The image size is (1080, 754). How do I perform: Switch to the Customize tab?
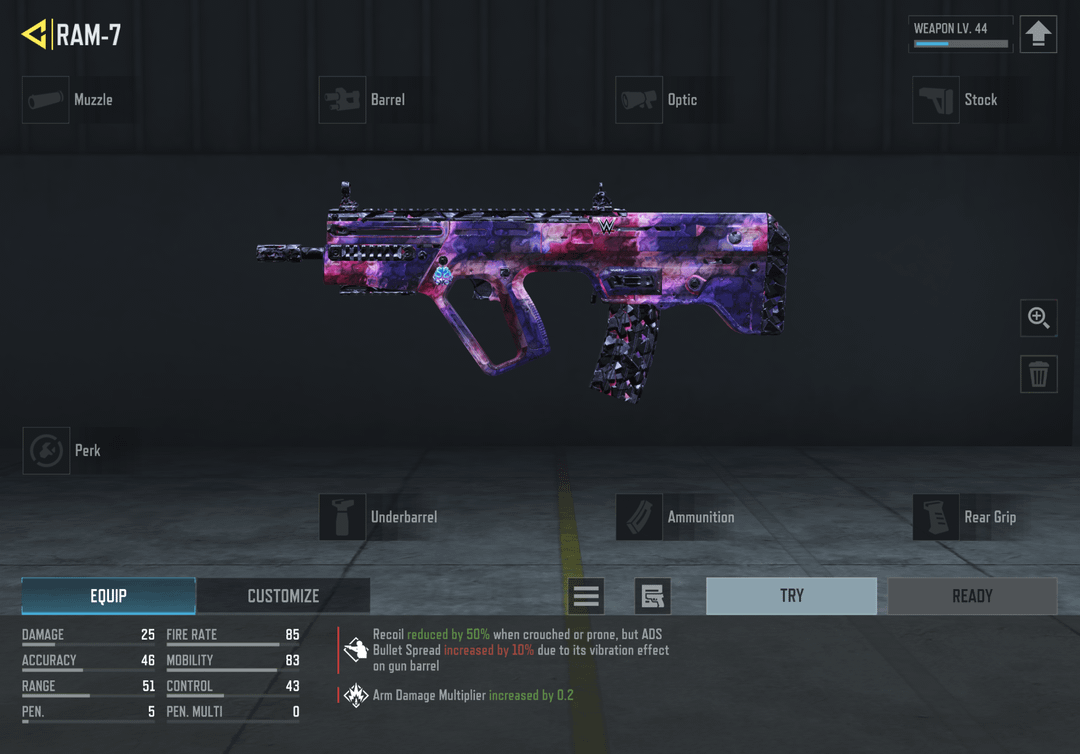283,596
